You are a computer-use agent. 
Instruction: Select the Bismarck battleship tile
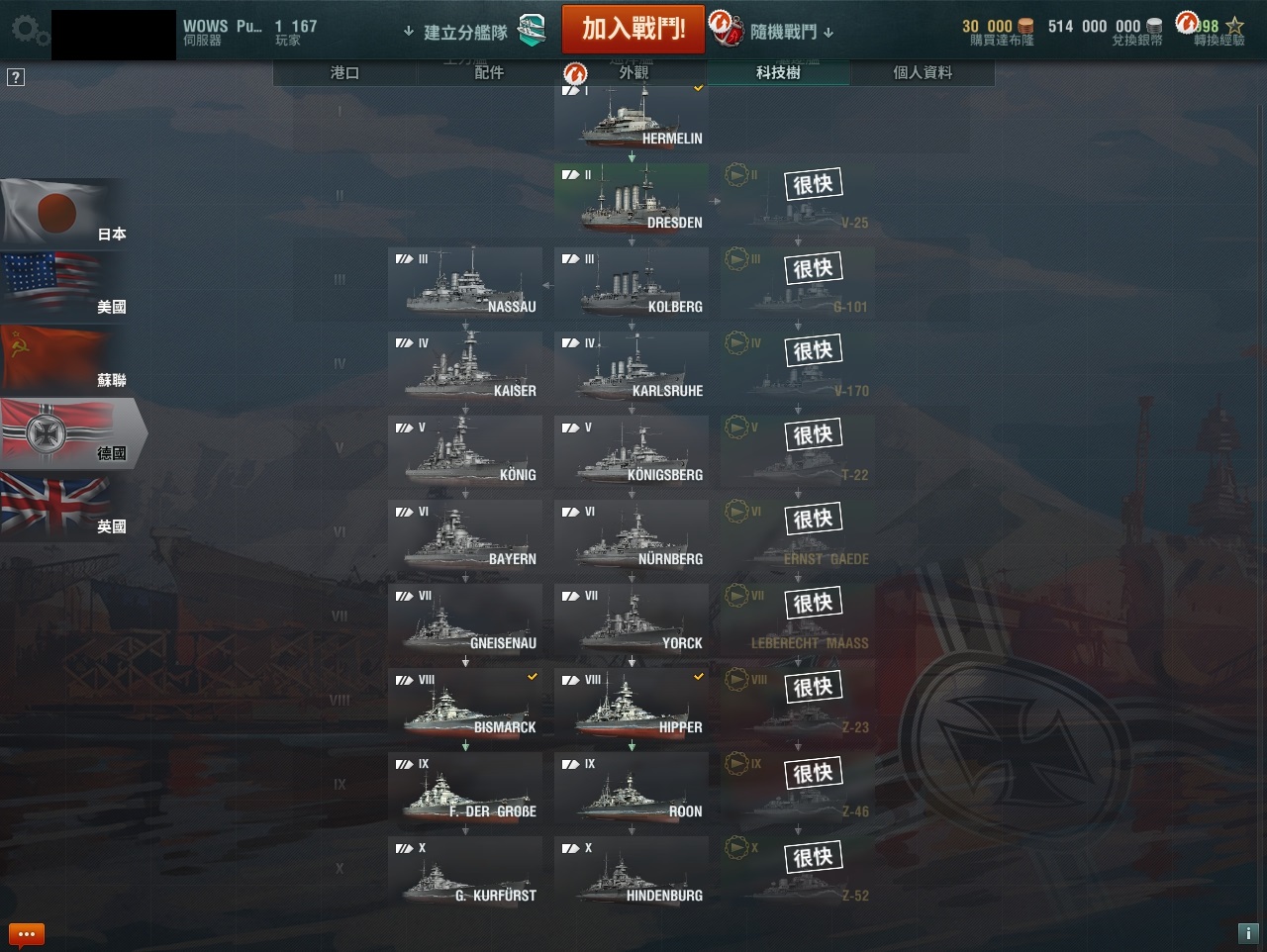tap(465, 705)
